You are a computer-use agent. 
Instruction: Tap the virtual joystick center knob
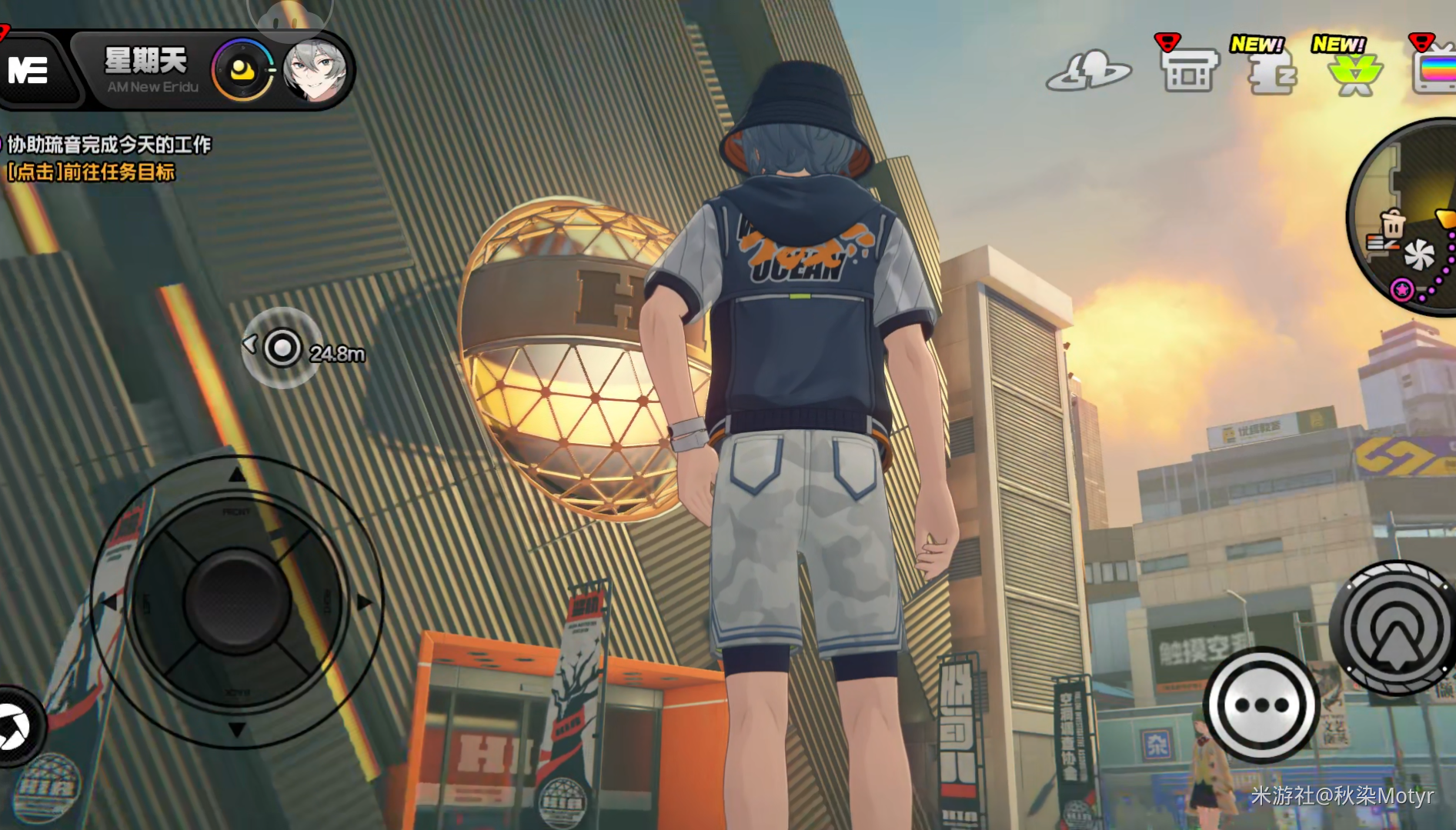(x=237, y=601)
